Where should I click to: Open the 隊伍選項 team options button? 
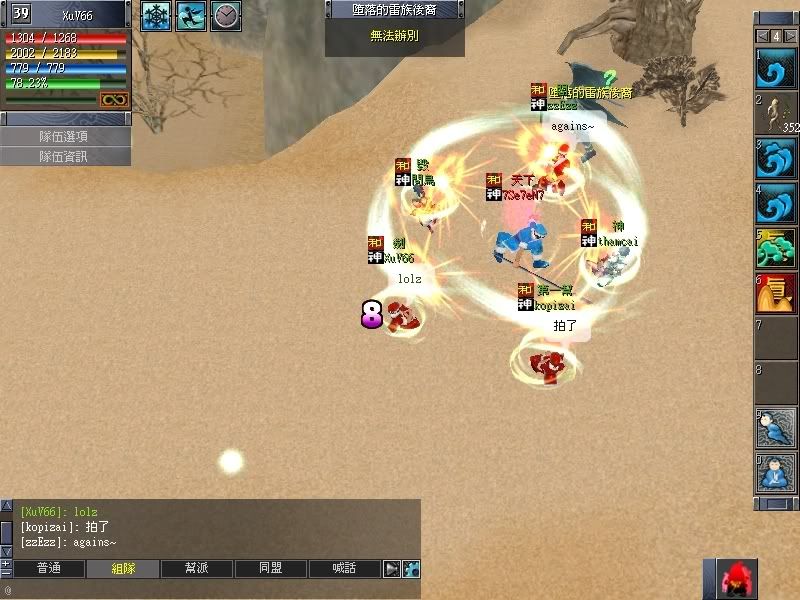64,136
